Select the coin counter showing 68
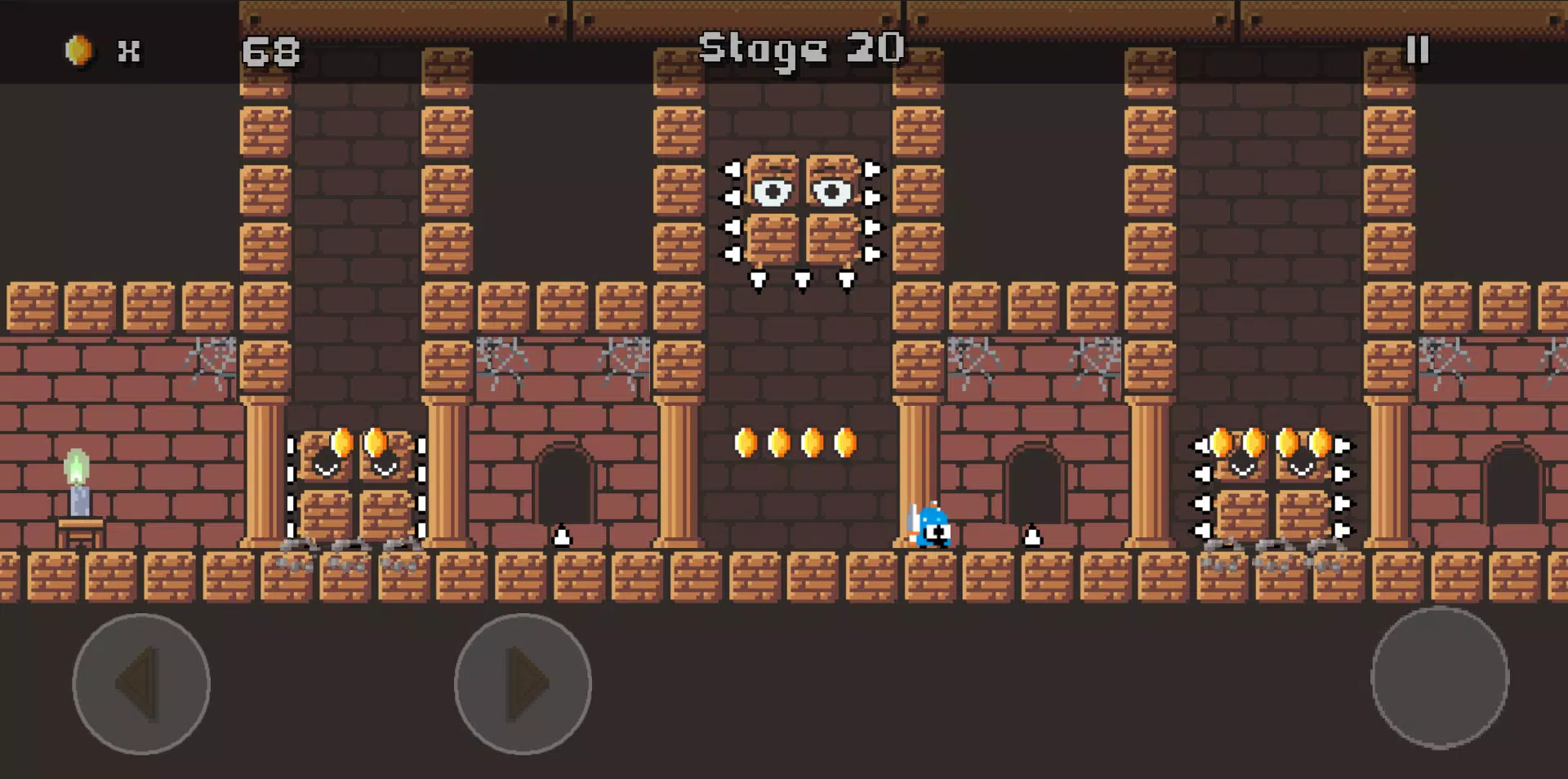 click(273, 51)
